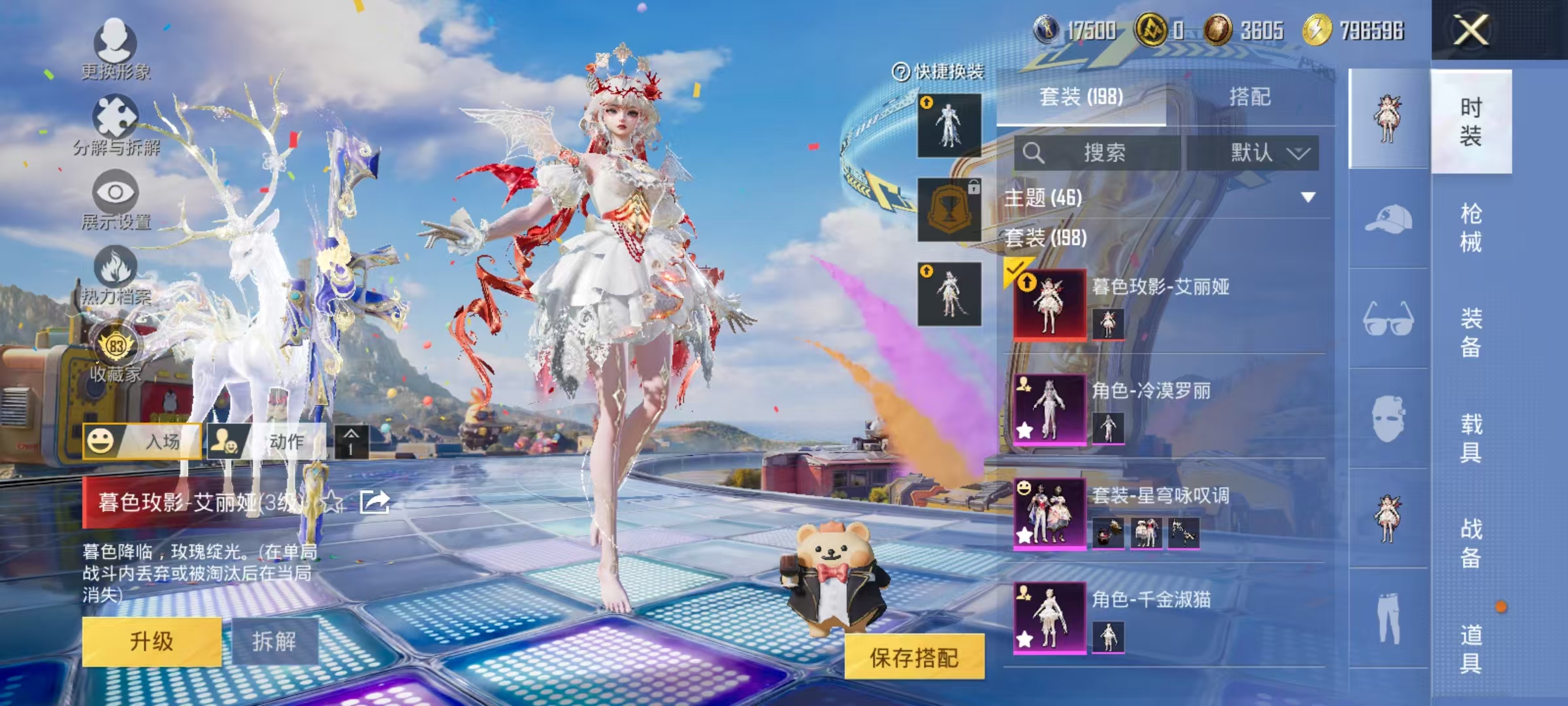1568x706 pixels.
Task: Select the 分解与拆解 icon
Action: [116, 118]
